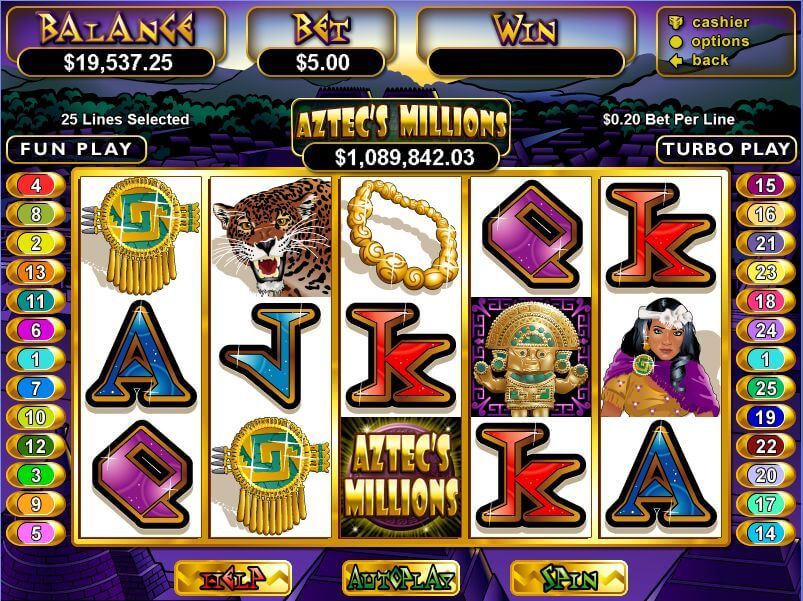803x601 pixels.
Task: Pick payline number 5
Action: pyautogui.click(x=35, y=533)
